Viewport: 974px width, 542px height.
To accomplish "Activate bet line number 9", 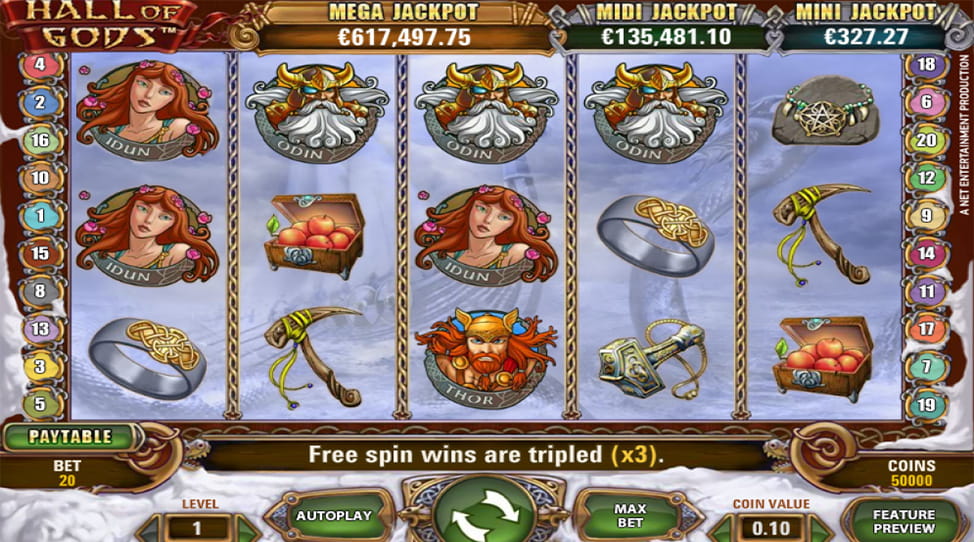I will coord(926,215).
